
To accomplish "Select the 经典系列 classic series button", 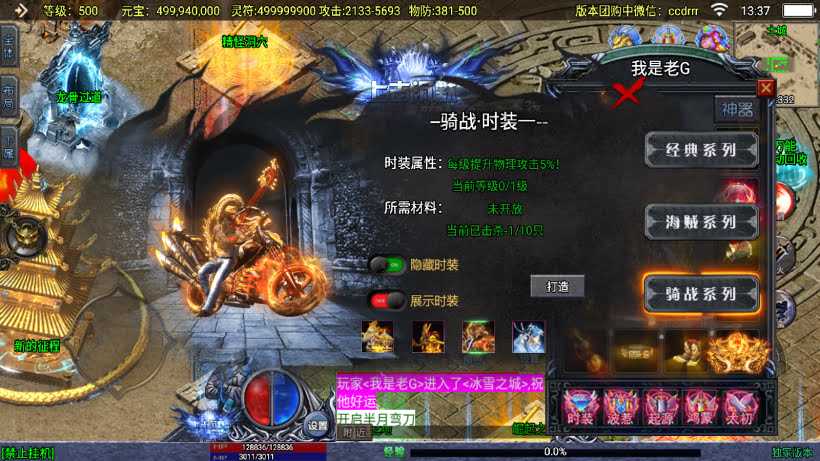I will (x=701, y=151).
